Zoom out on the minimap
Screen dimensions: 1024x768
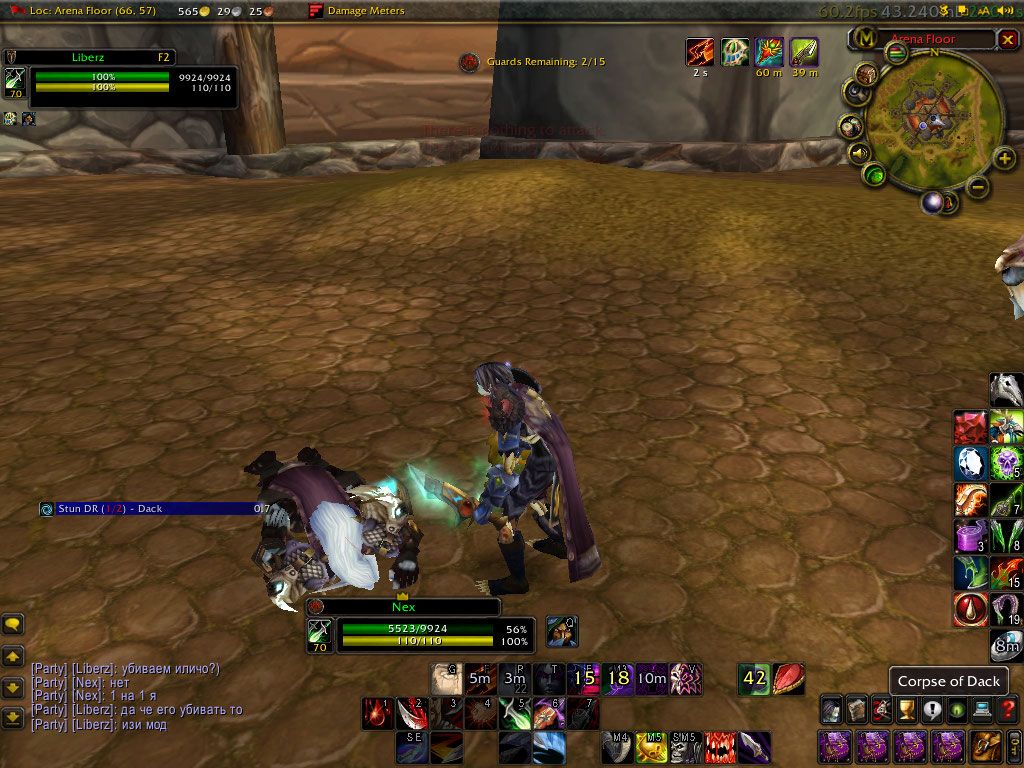[x=979, y=186]
